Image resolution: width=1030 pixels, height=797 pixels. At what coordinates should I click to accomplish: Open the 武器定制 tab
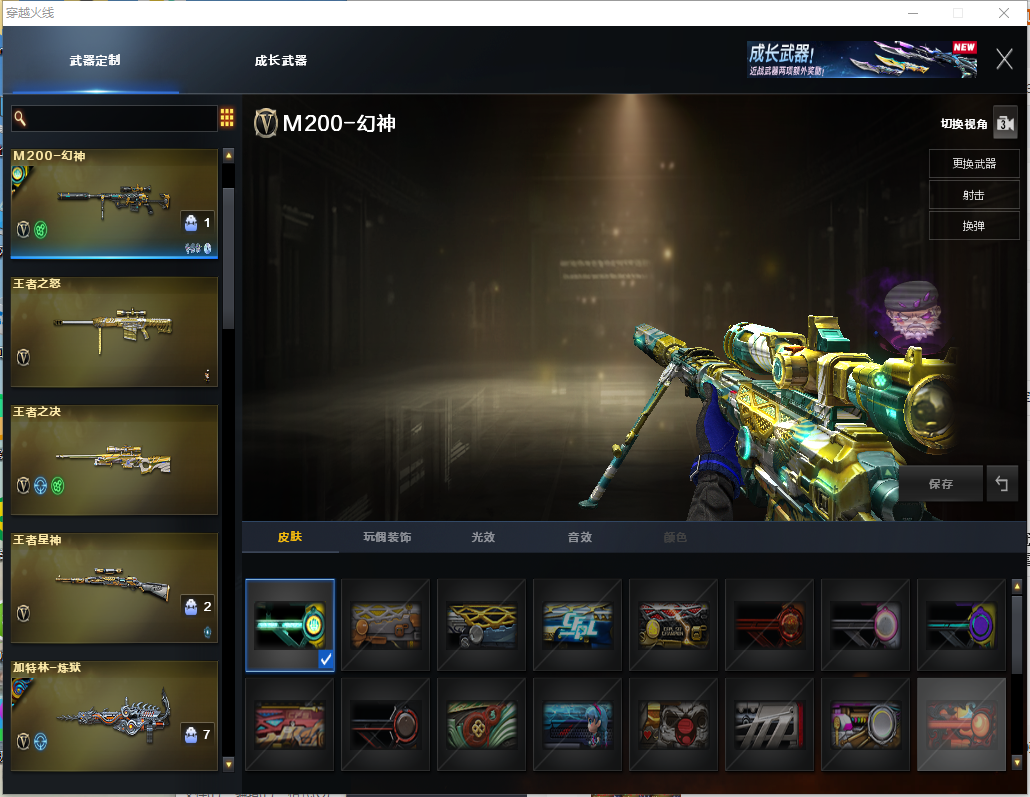[95, 60]
